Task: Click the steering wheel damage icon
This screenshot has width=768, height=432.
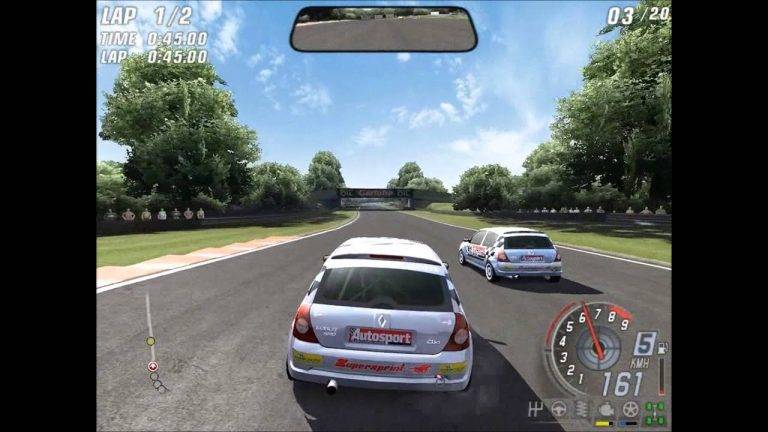Action: [560, 408]
